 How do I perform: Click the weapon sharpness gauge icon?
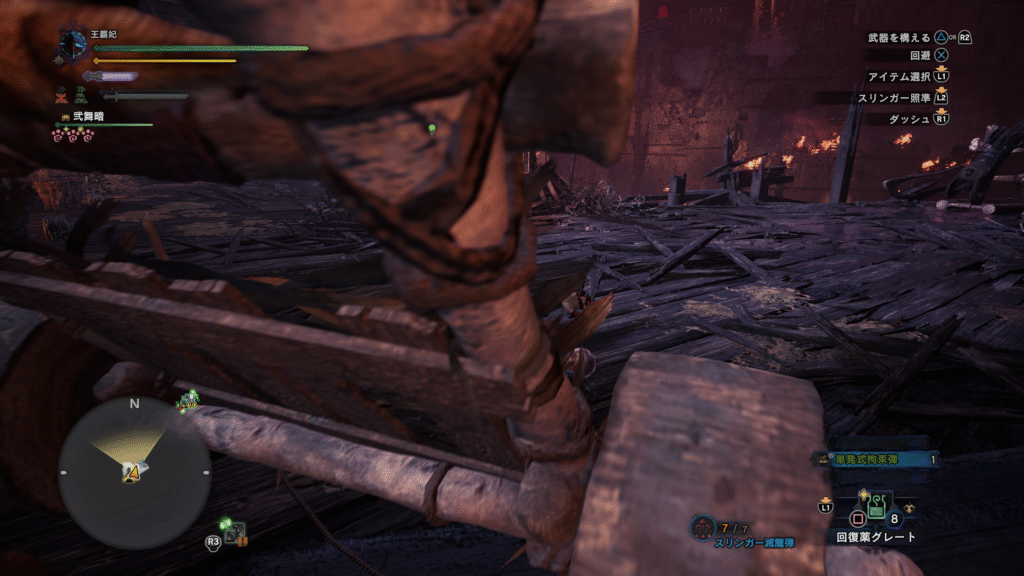pyautogui.click(x=109, y=76)
